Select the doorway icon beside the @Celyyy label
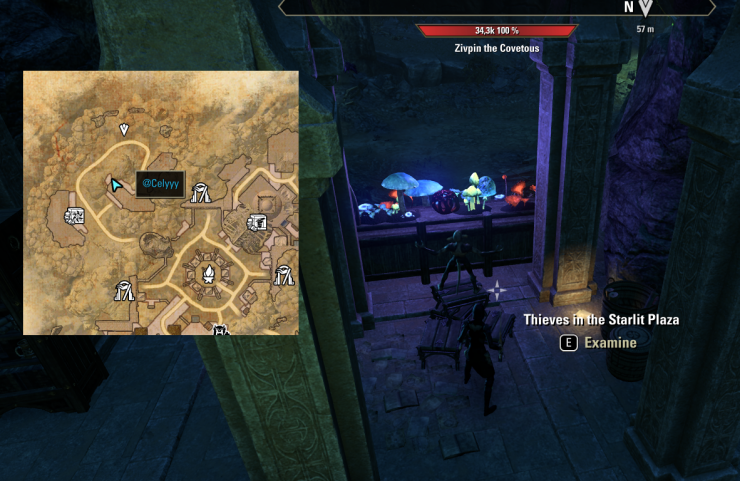The image size is (740, 481). point(200,192)
